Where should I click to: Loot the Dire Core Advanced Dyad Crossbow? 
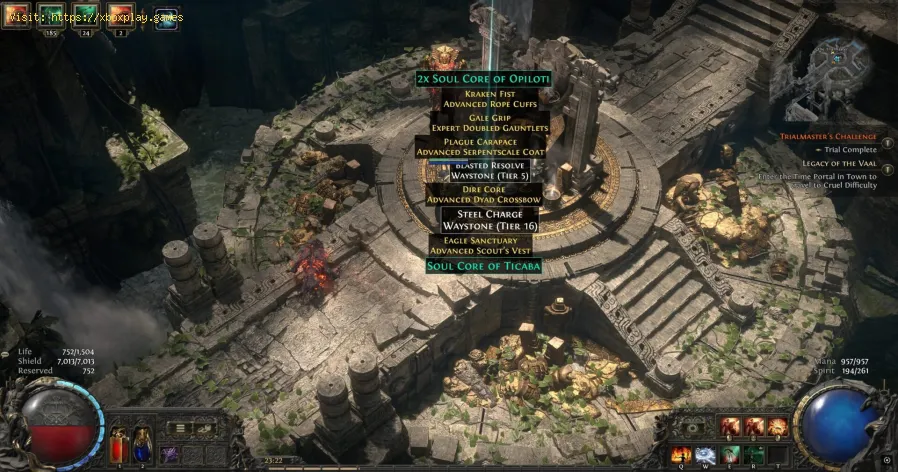[484, 193]
